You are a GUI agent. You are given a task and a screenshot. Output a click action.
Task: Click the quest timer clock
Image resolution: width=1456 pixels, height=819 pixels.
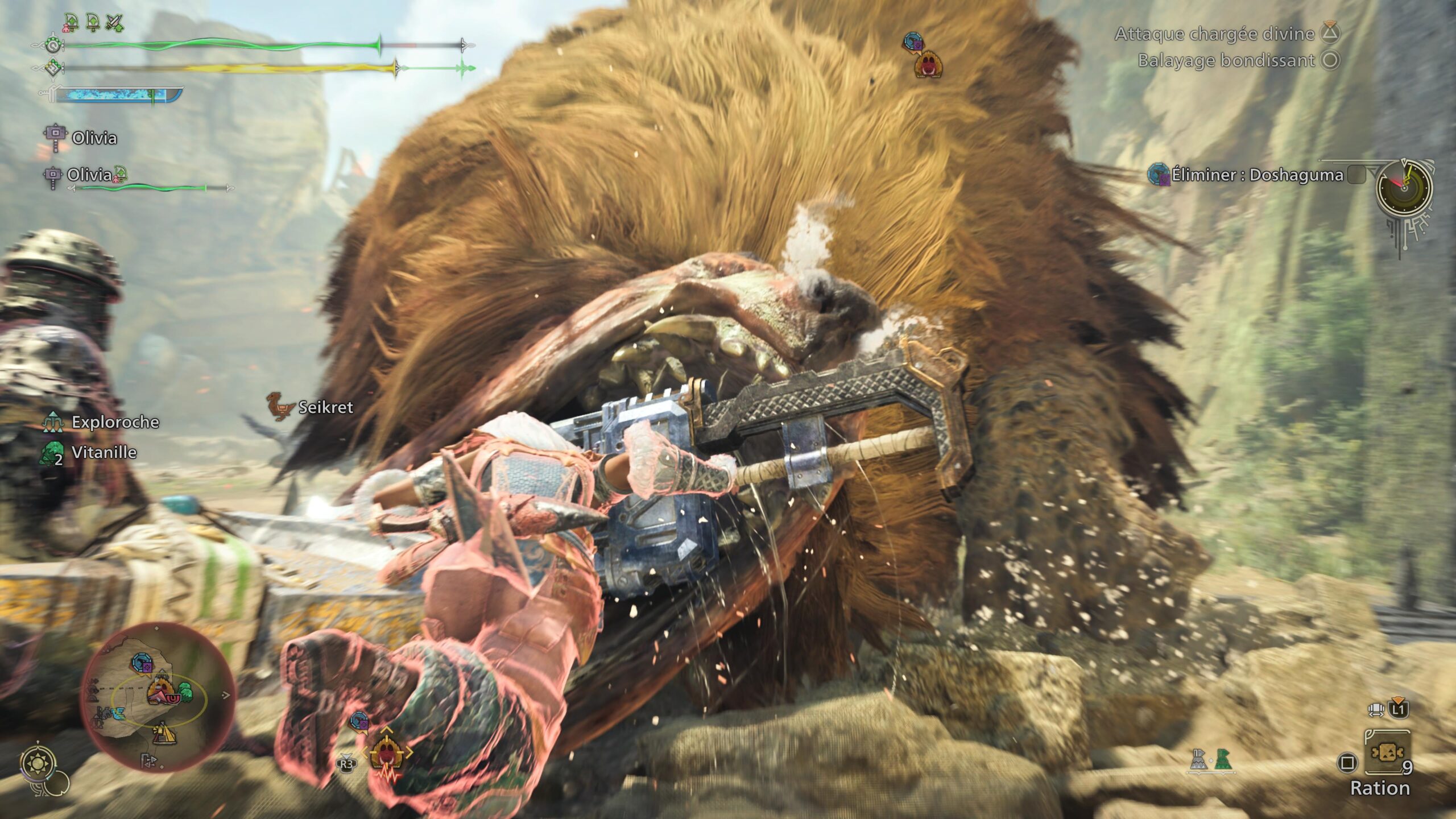coord(1404,187)
